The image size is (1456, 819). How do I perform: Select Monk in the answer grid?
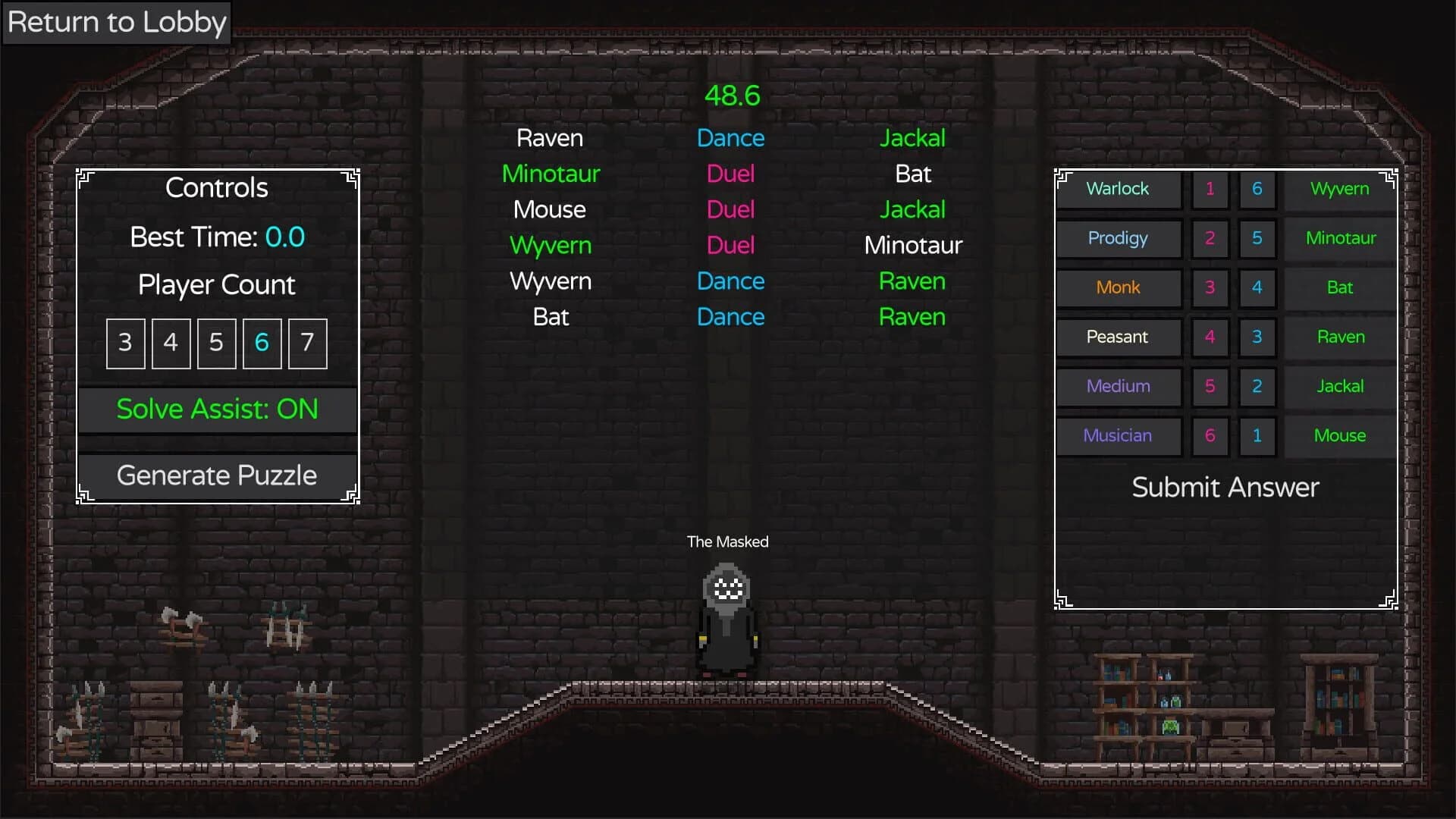tap(1118, 287)
